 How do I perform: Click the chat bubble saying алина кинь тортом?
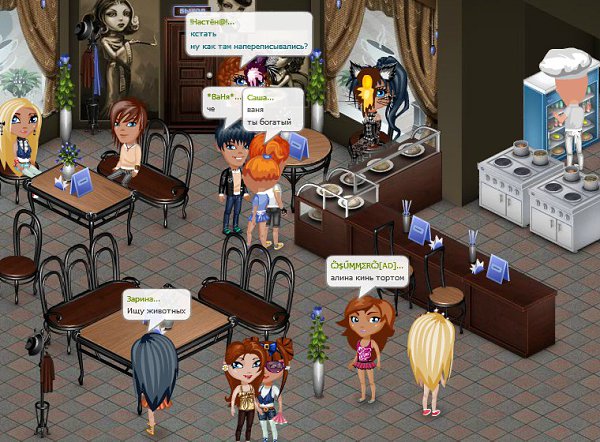click(367, 271)
